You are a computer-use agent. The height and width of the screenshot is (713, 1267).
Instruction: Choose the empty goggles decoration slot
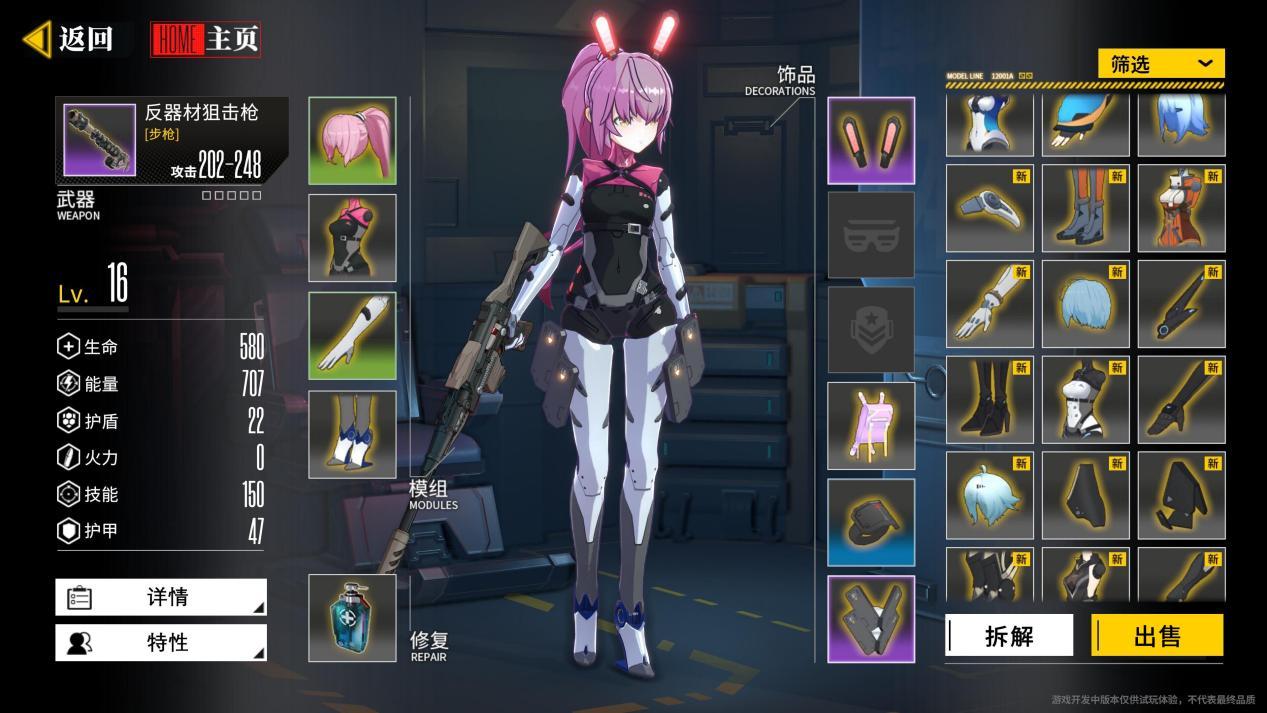871,235
